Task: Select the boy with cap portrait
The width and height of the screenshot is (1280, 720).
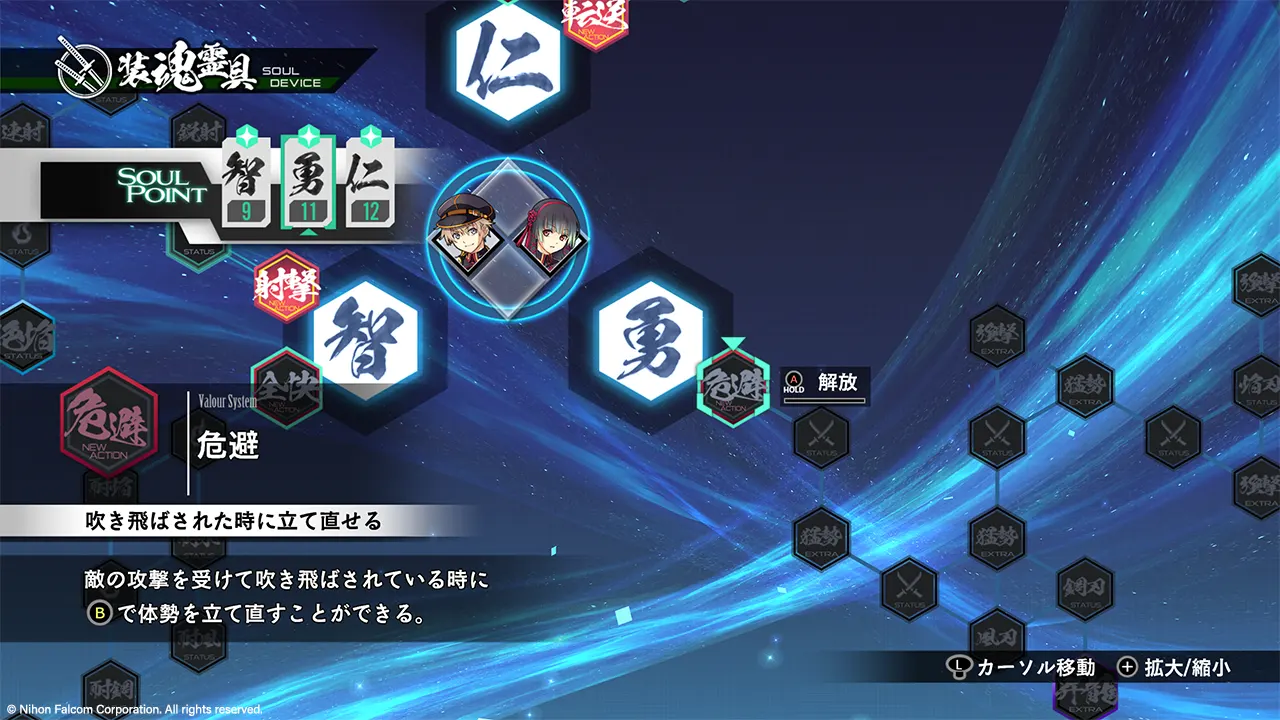Action: click(466, 237)
